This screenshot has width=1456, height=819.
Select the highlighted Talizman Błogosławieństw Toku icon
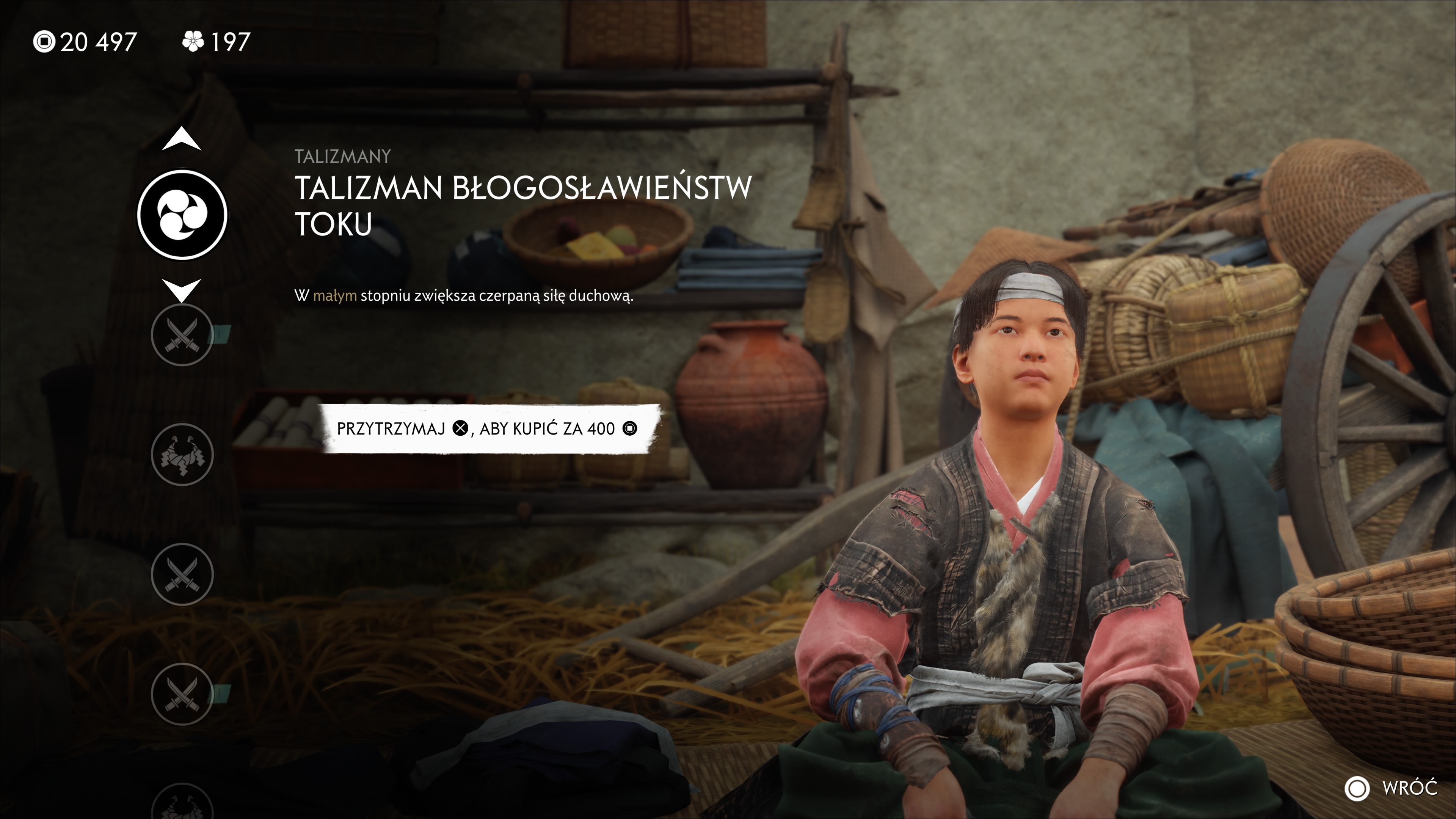point(182,215)
